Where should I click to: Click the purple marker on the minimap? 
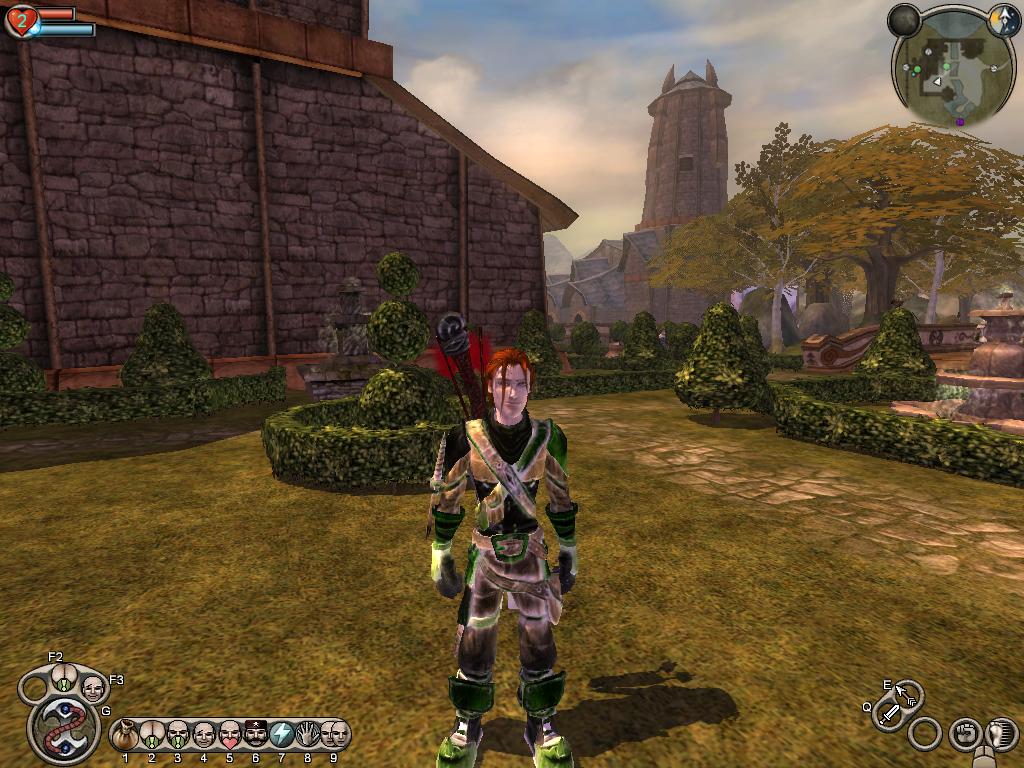(x=961, y=122)
